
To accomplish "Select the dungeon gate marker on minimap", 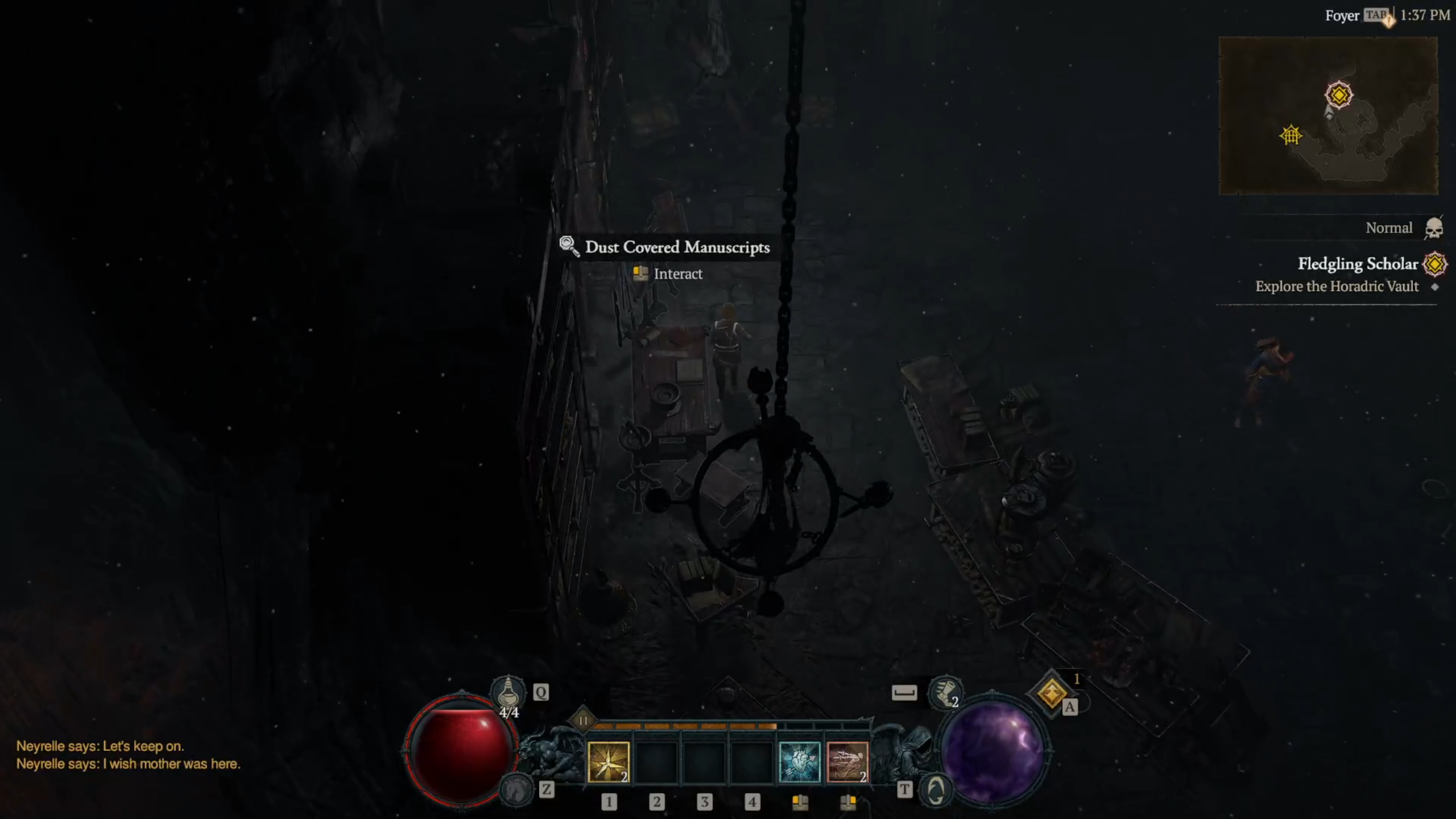I will tap(1290, 135).
